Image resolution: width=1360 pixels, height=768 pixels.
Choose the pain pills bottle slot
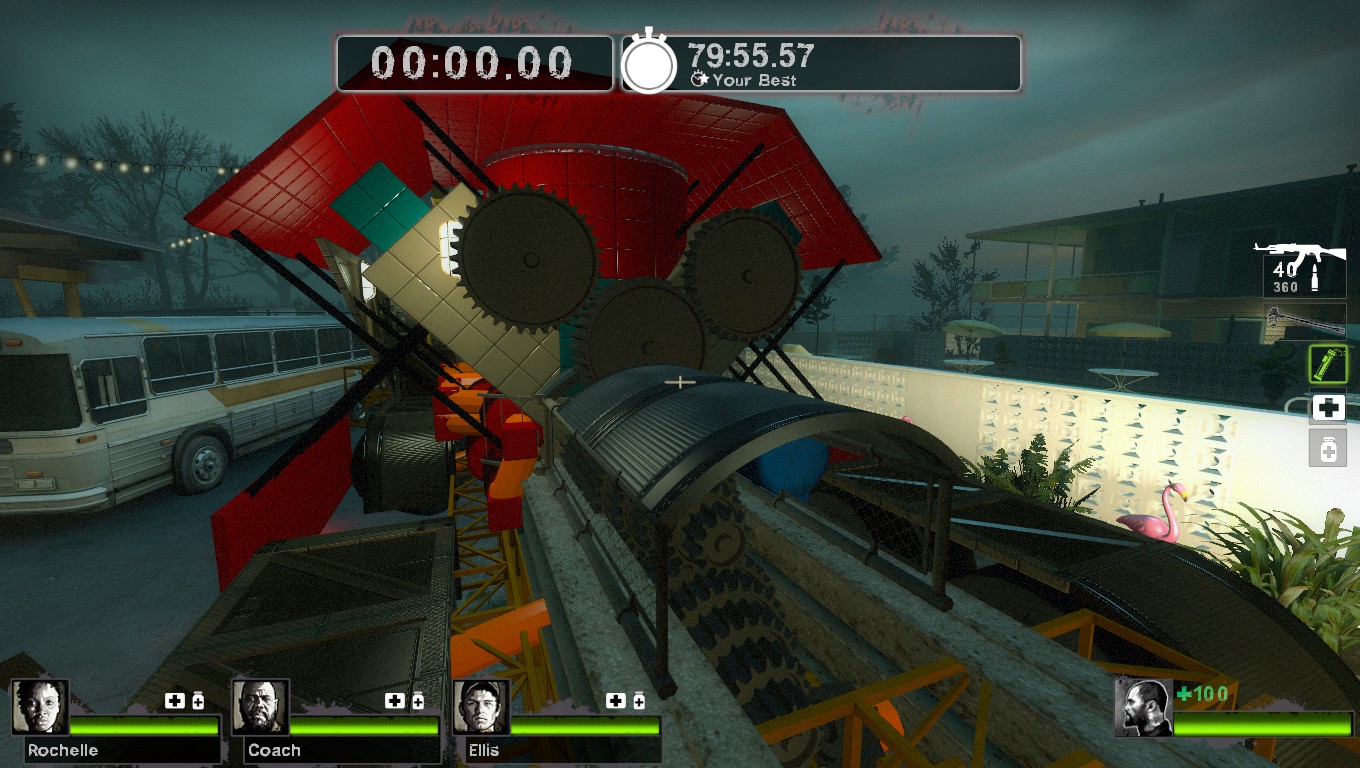pyautogui.click(x=1328, y=450)
